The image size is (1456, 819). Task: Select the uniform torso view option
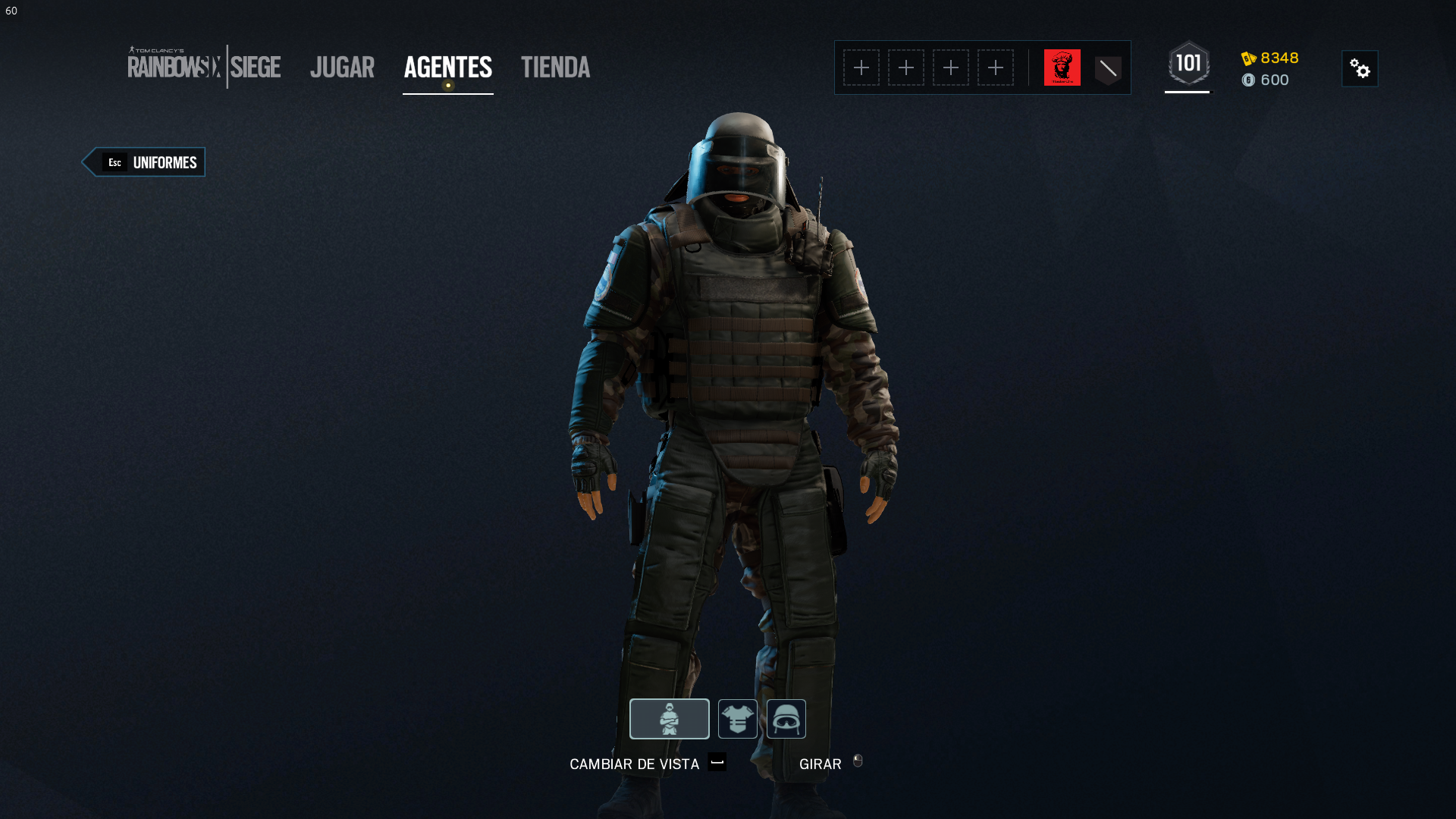[x=737, y=718]
